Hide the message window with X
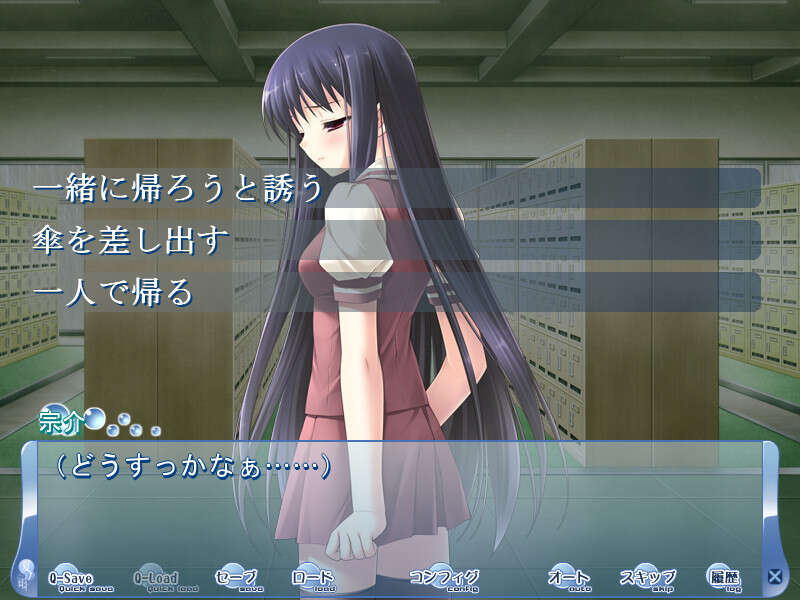The image size is (800, 600). point(774,576)
